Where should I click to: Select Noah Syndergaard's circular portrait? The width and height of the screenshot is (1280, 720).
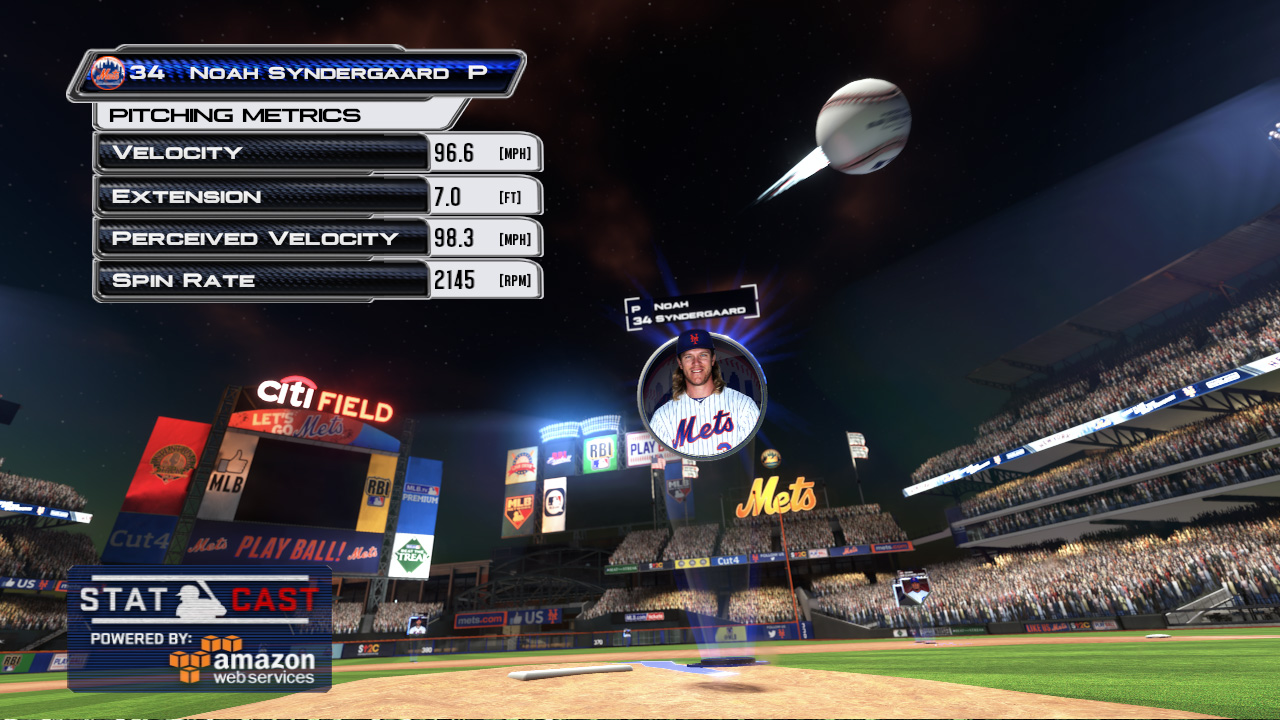[x=702, y=396]
